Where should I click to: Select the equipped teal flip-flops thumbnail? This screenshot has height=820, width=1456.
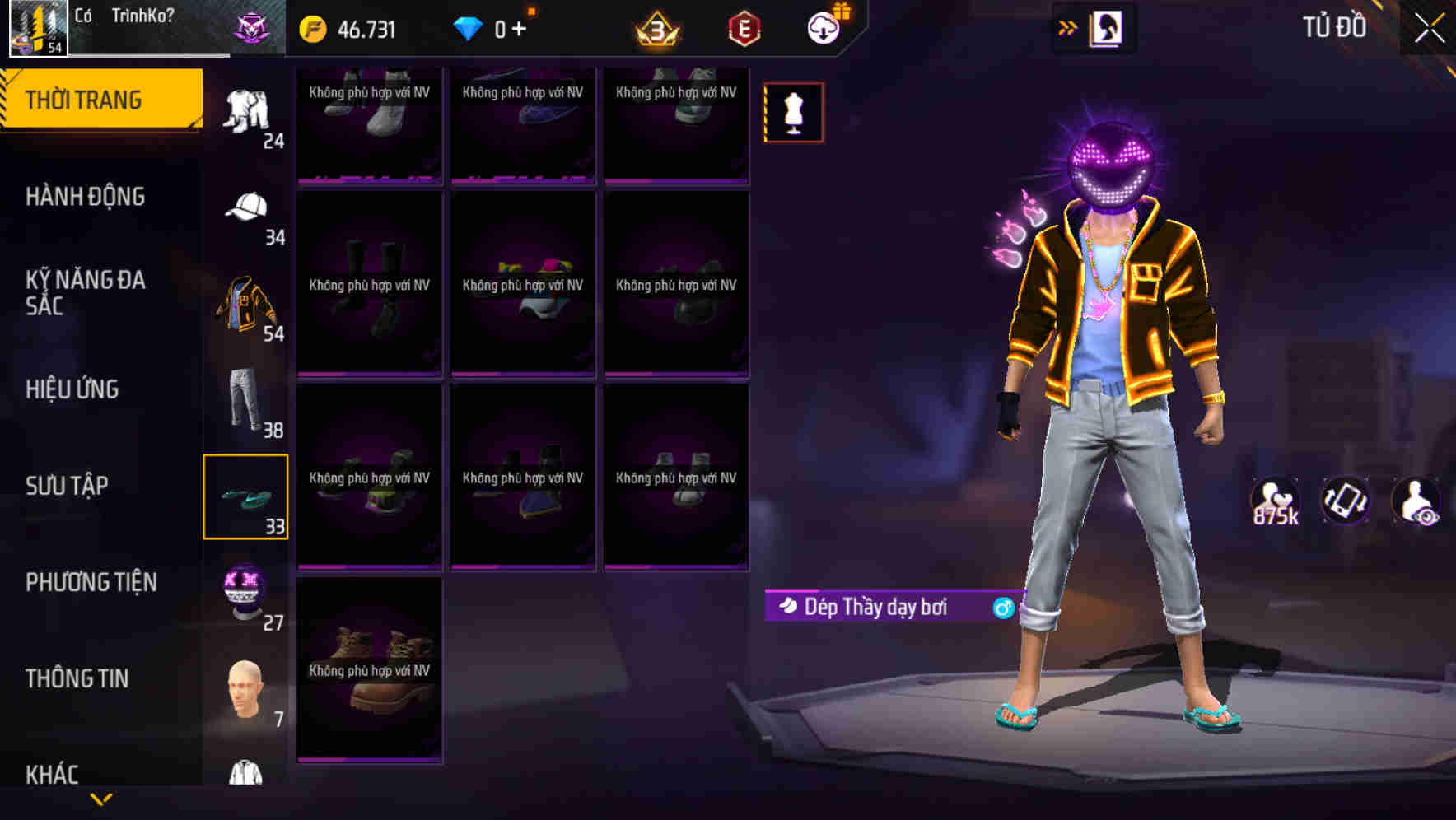[x=245, y=496]
